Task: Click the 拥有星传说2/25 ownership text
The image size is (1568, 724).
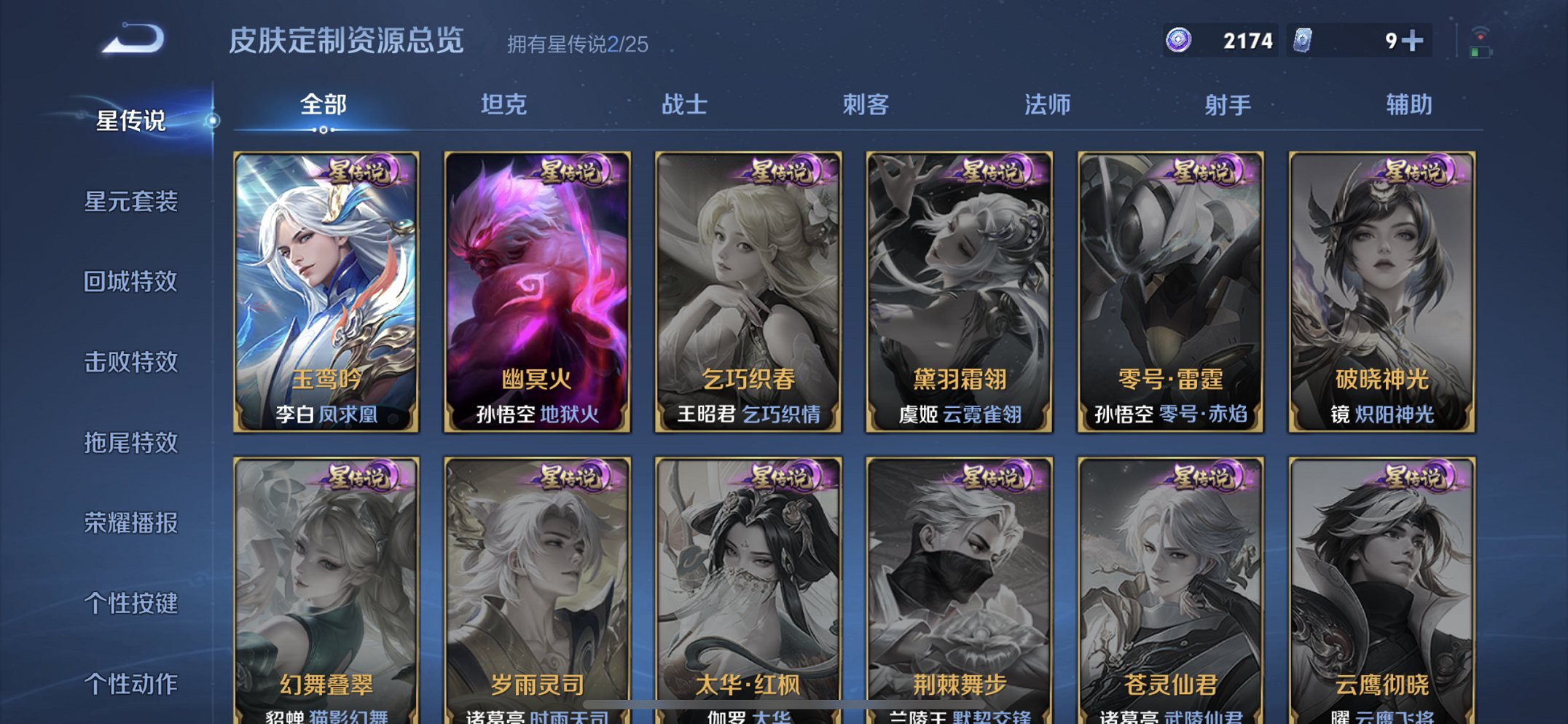Action: point(576,44)
